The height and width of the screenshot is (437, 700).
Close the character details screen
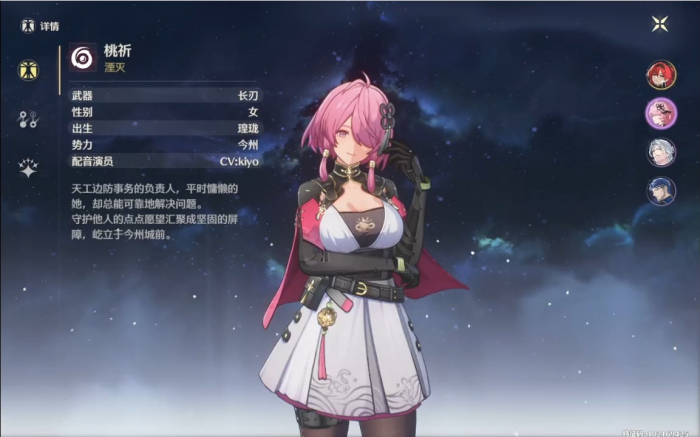[661, 25]
